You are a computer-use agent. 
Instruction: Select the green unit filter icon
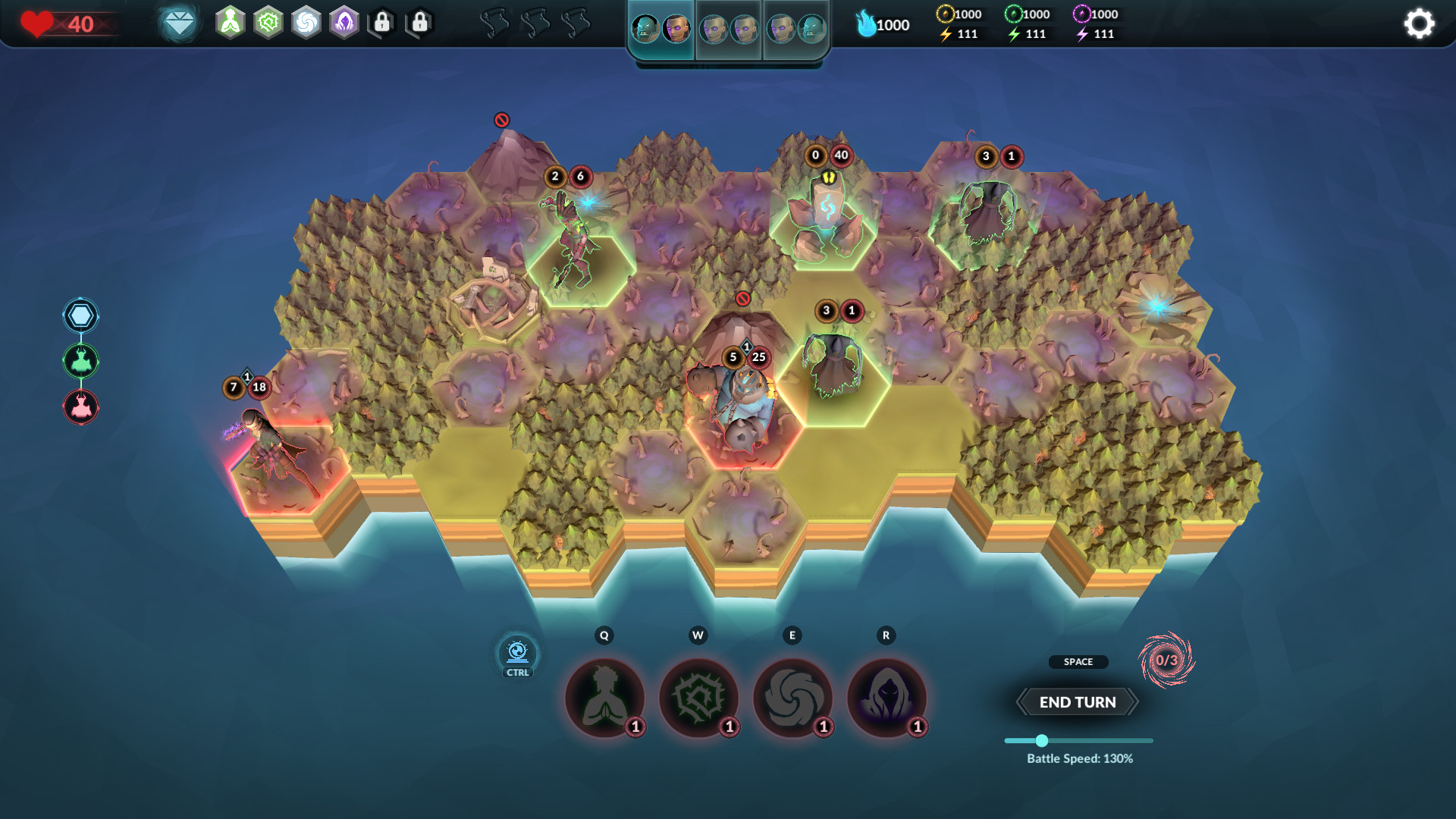[x=80, y=361]
